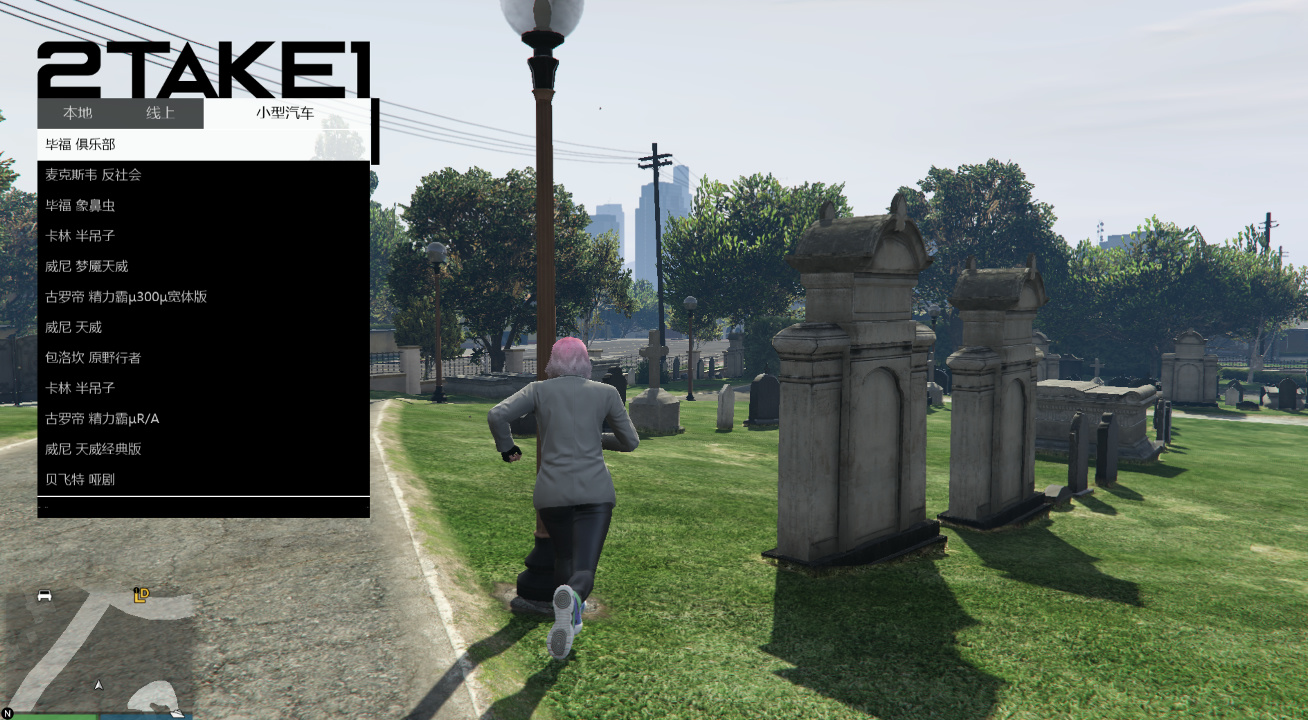Screen dimensions: 1308x720
Task: Choose the 古罗帝 精力霸μR/A entry
Action: (110, 418)
